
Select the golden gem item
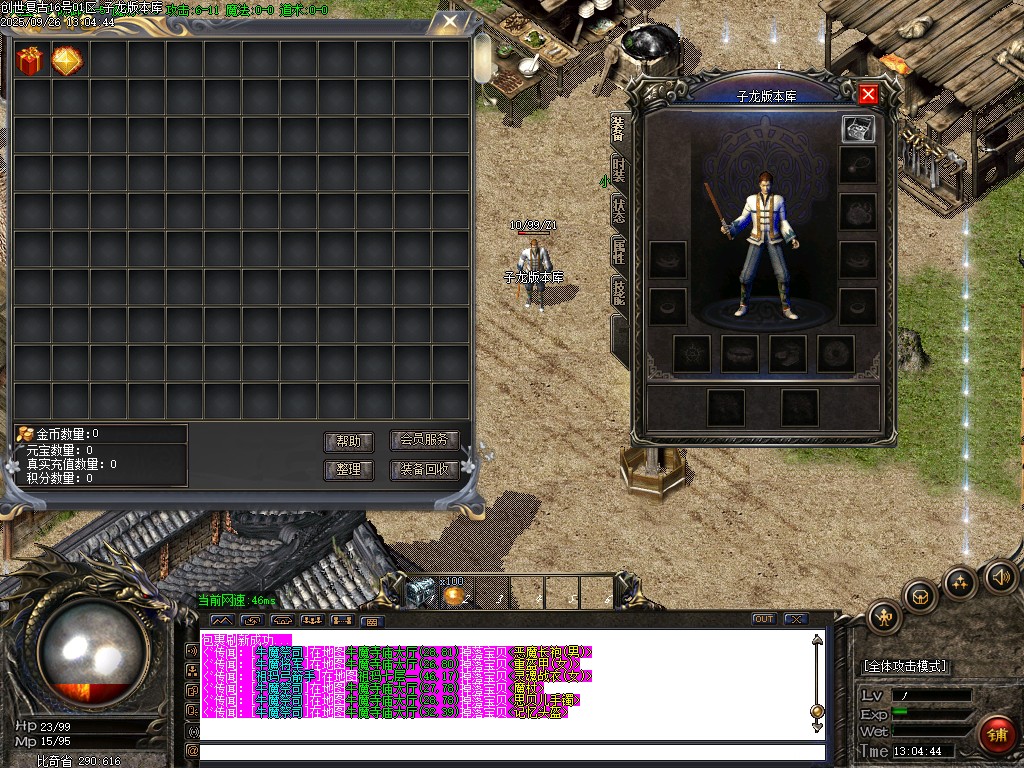pos(68,61)
